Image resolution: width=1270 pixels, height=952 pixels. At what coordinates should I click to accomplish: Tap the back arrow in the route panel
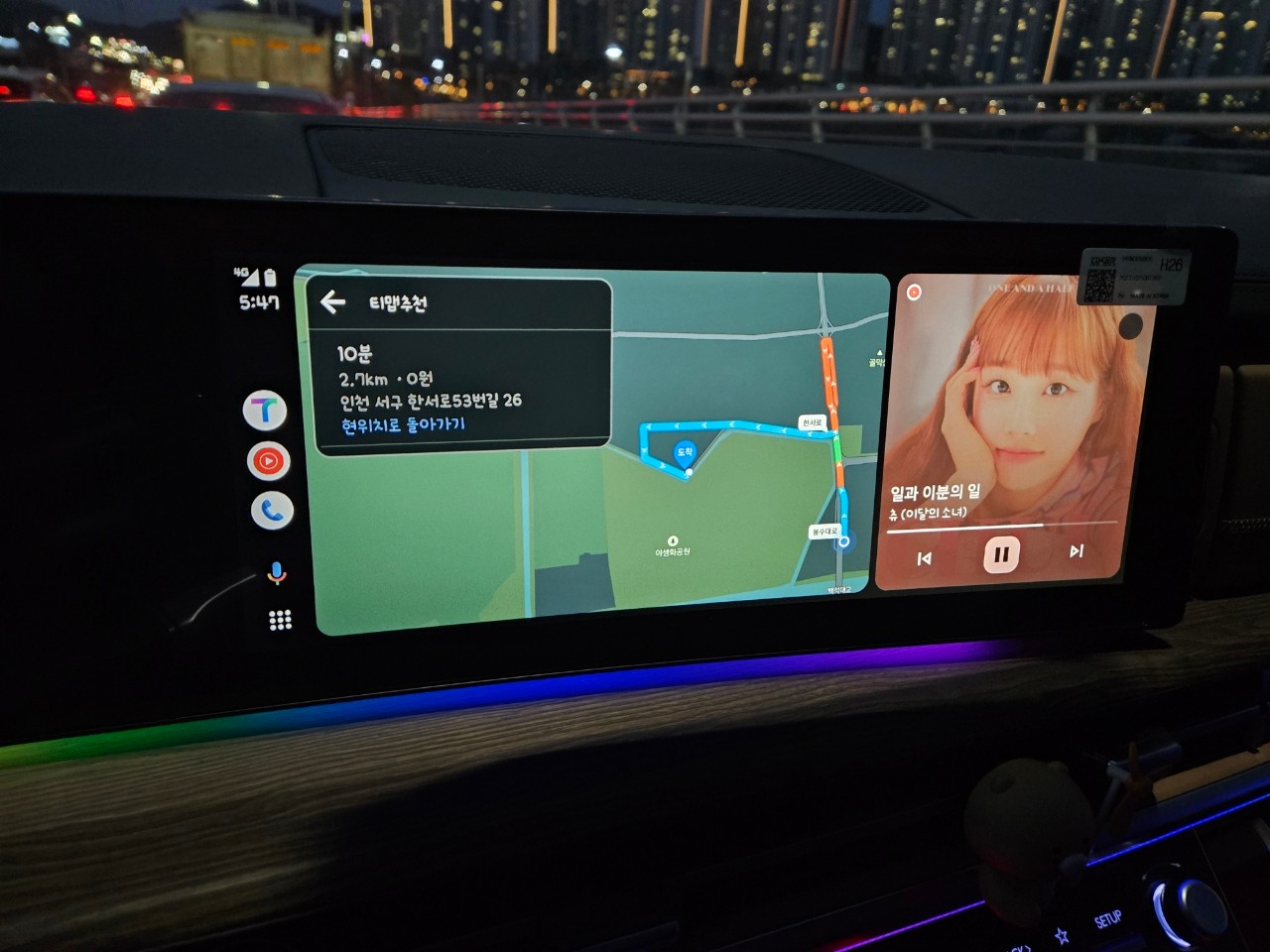click(333, 302)
